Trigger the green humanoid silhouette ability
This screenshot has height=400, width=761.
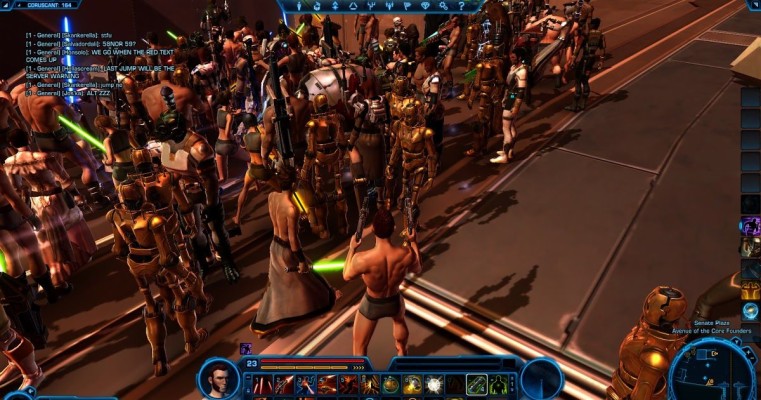(499, 384)
